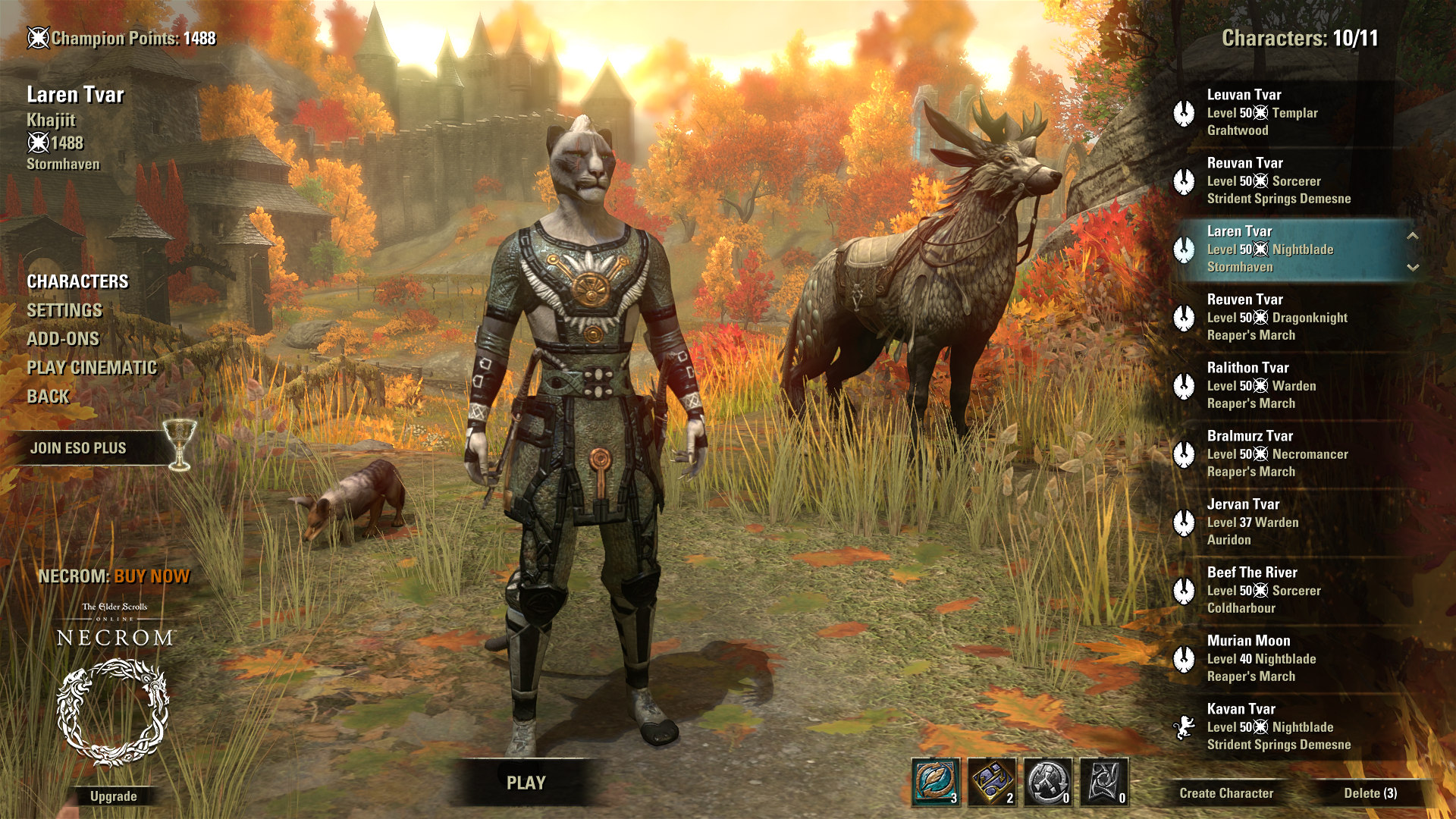Move Laren Tvar down in list
This screenshot has height=819, width=1456.
(1413, 267)
